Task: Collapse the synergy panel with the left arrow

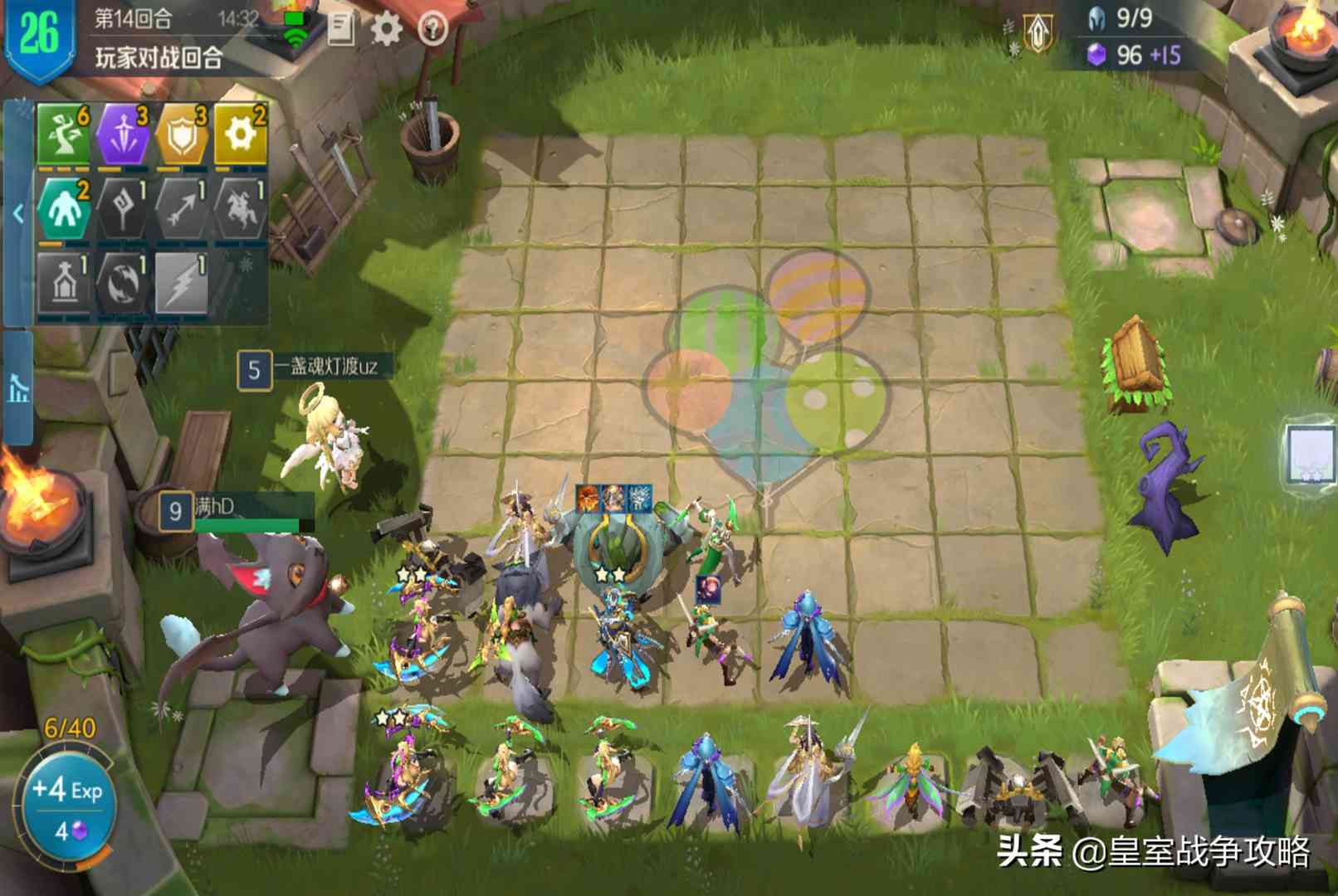Action: (x=17, y=214)
